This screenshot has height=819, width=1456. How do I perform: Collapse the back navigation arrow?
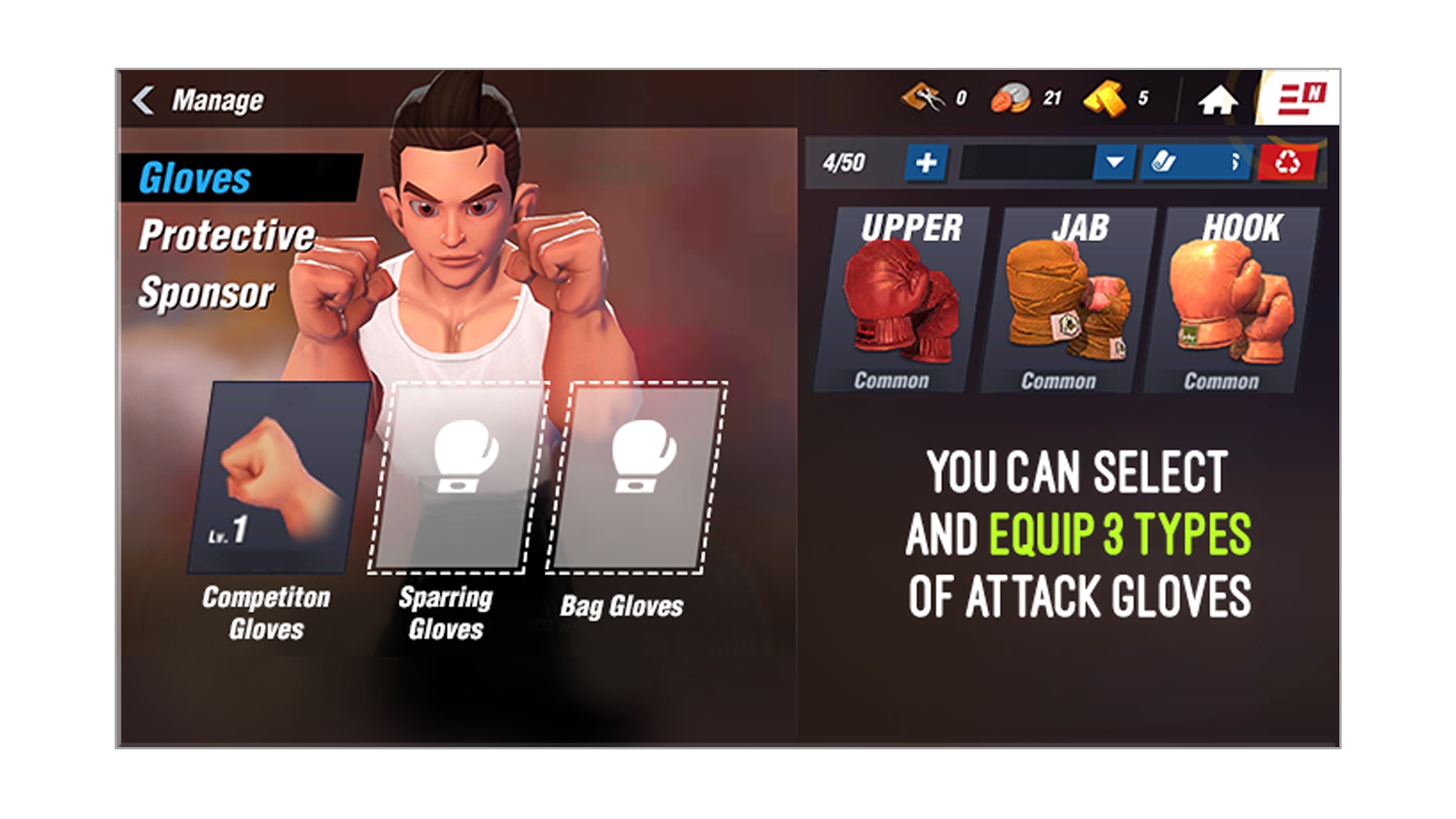[144, 99]
